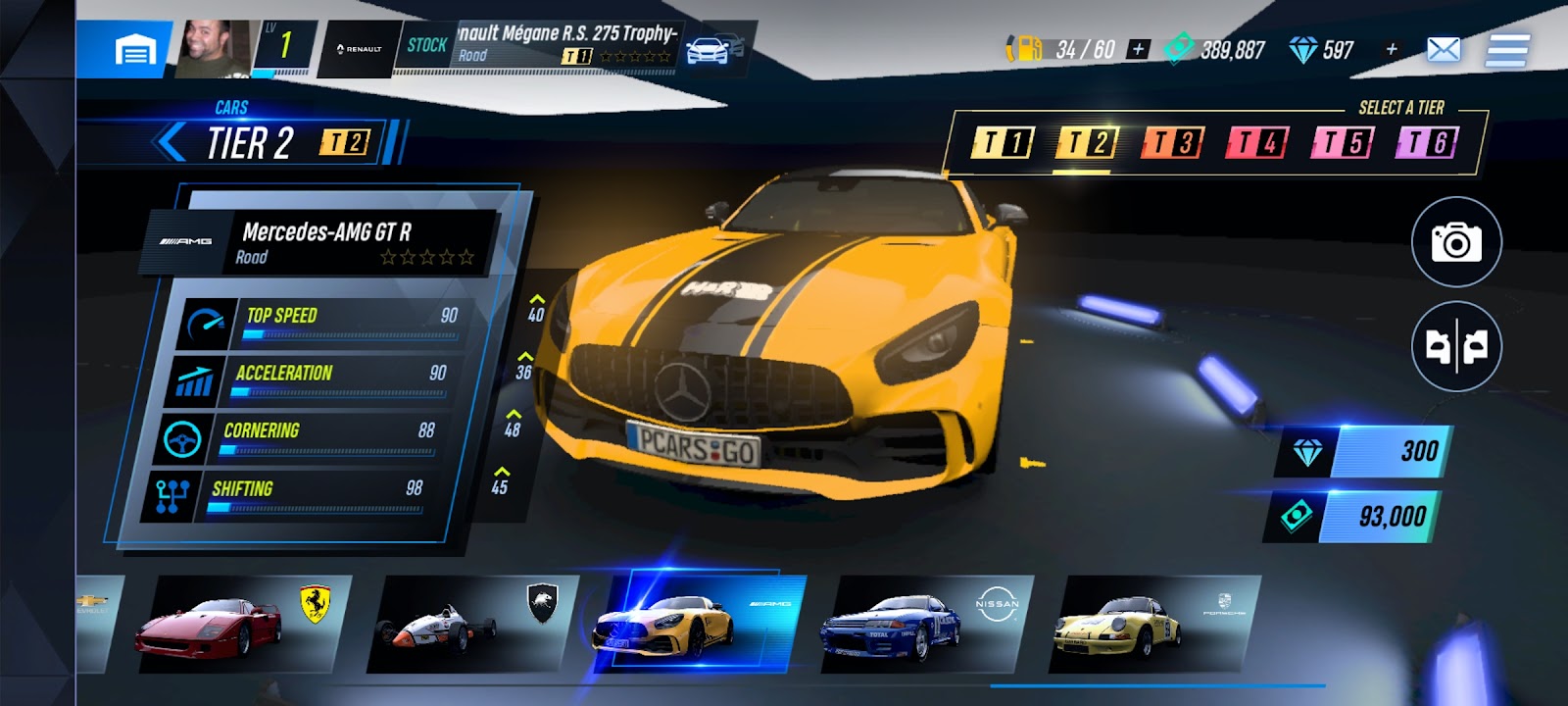1568x706 pixels.
Task: Click the car compare button
Action: 1456,346
